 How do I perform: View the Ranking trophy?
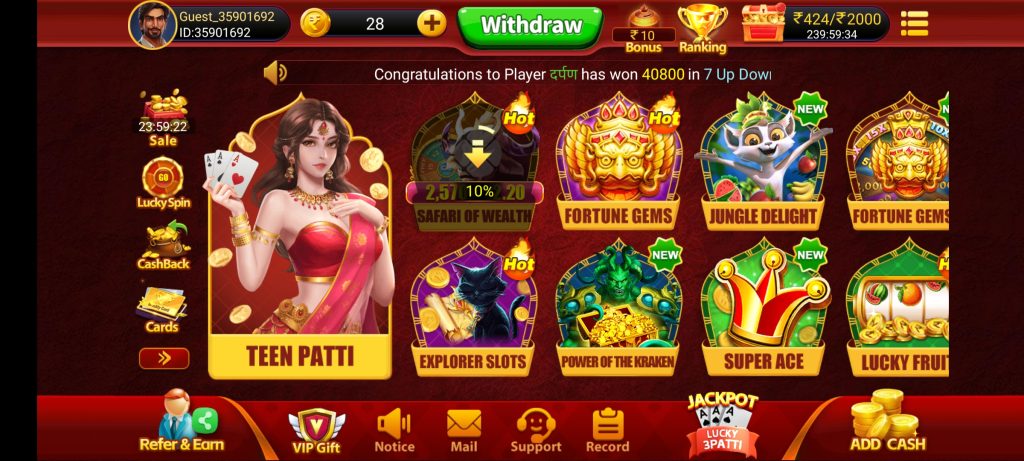702,27
